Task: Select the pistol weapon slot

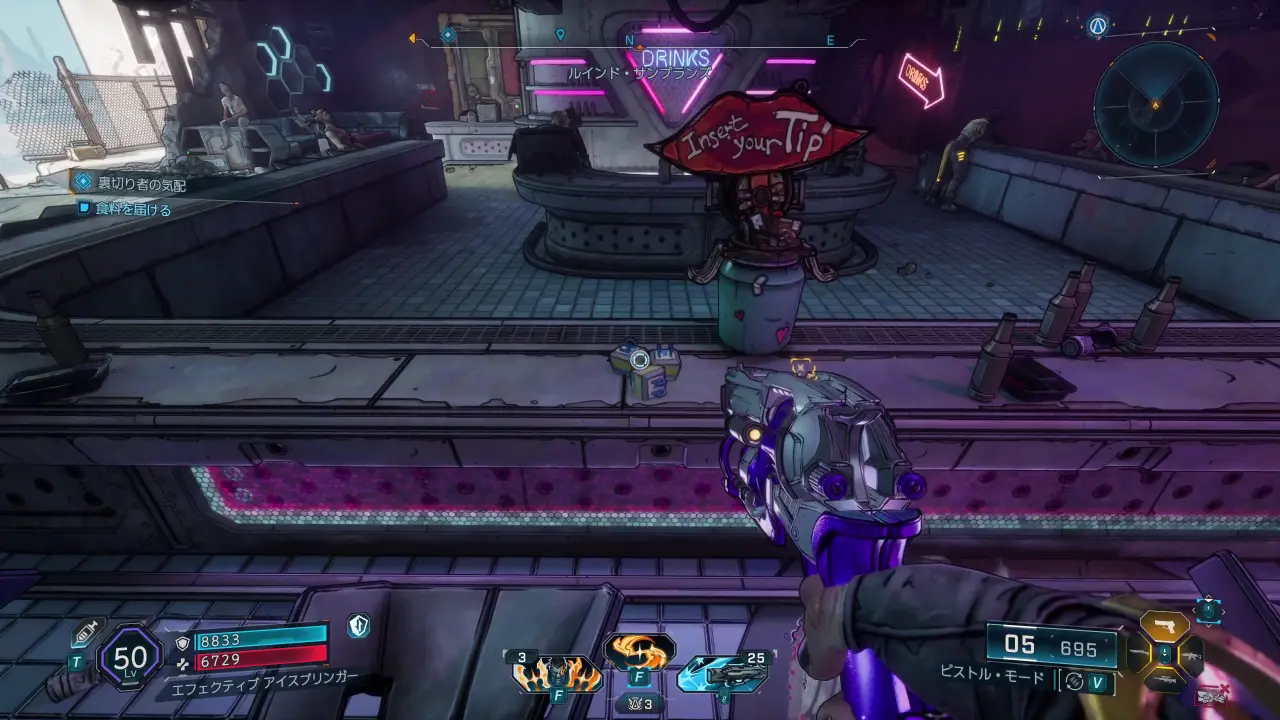Action: point(1163,627)
